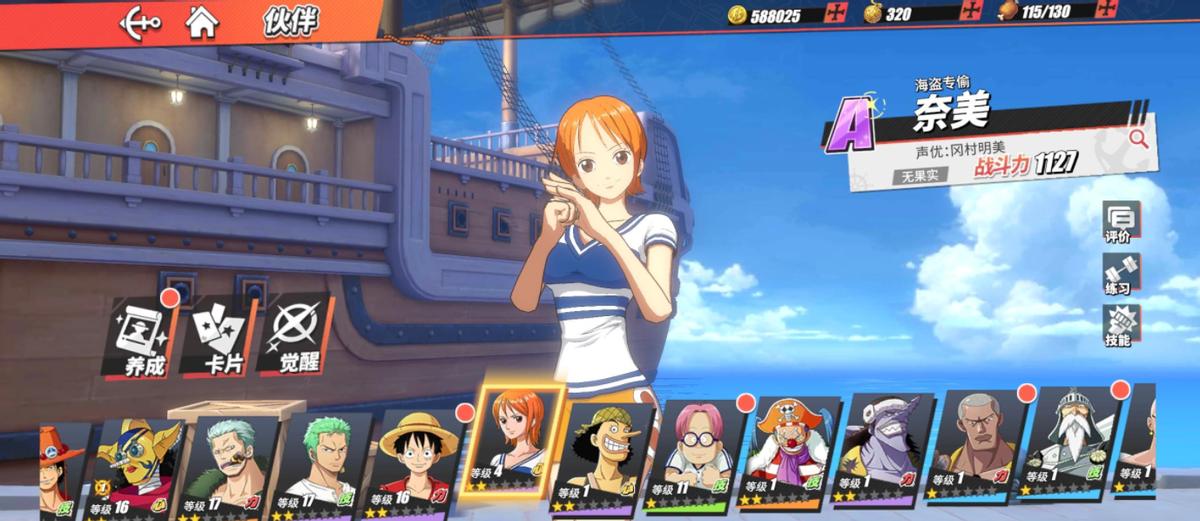Viewport: 1200px width, 521px height.
Task: Show the 技能 skills panel
Action: point(1119,325)
